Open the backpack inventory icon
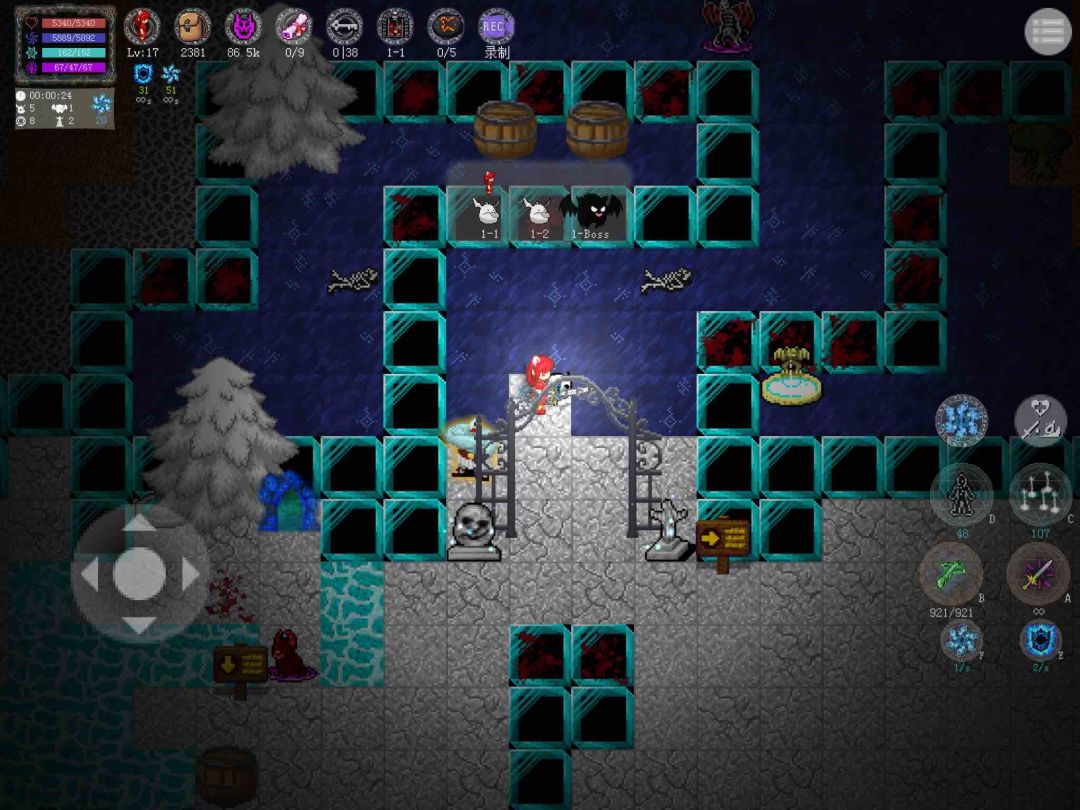The image size is (1080, 810). [192, 26]
